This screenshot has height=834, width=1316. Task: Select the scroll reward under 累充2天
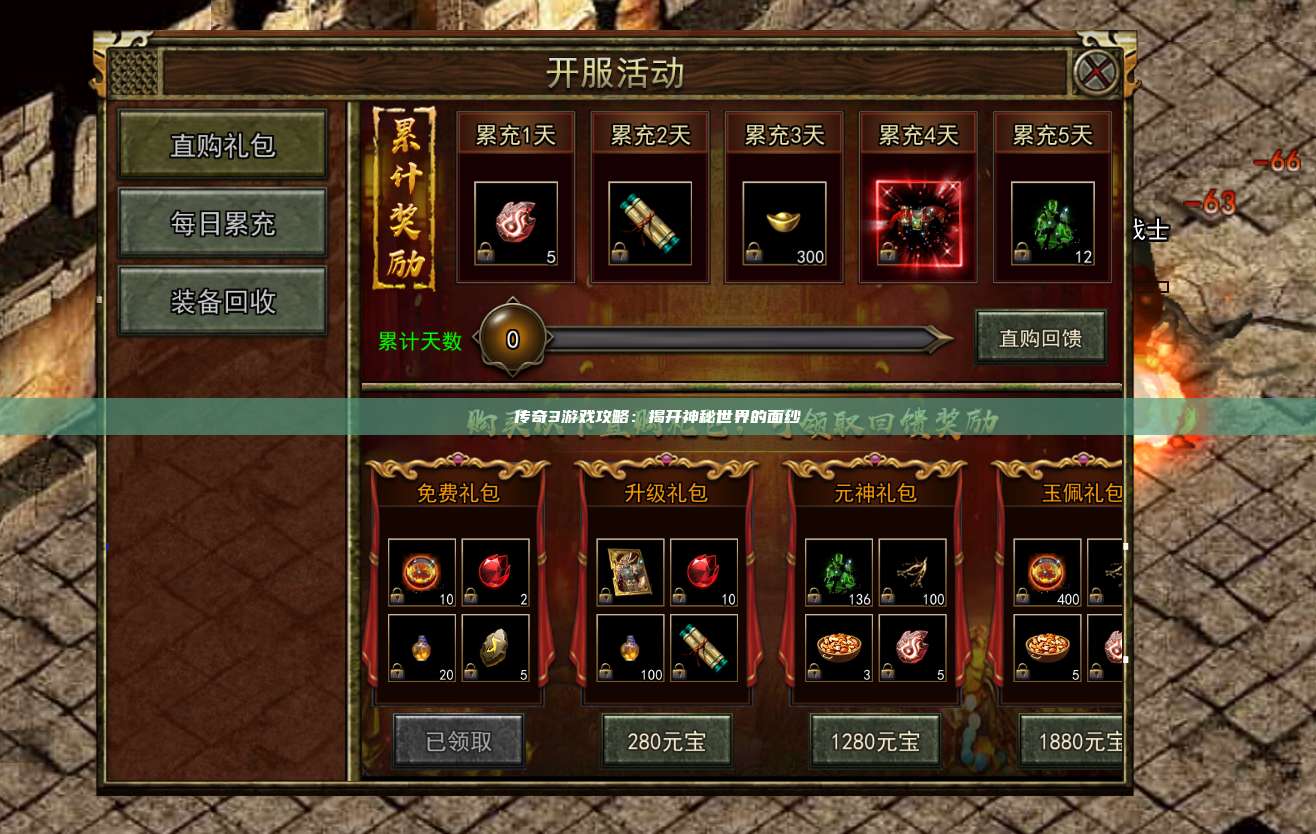coord(649,222)
